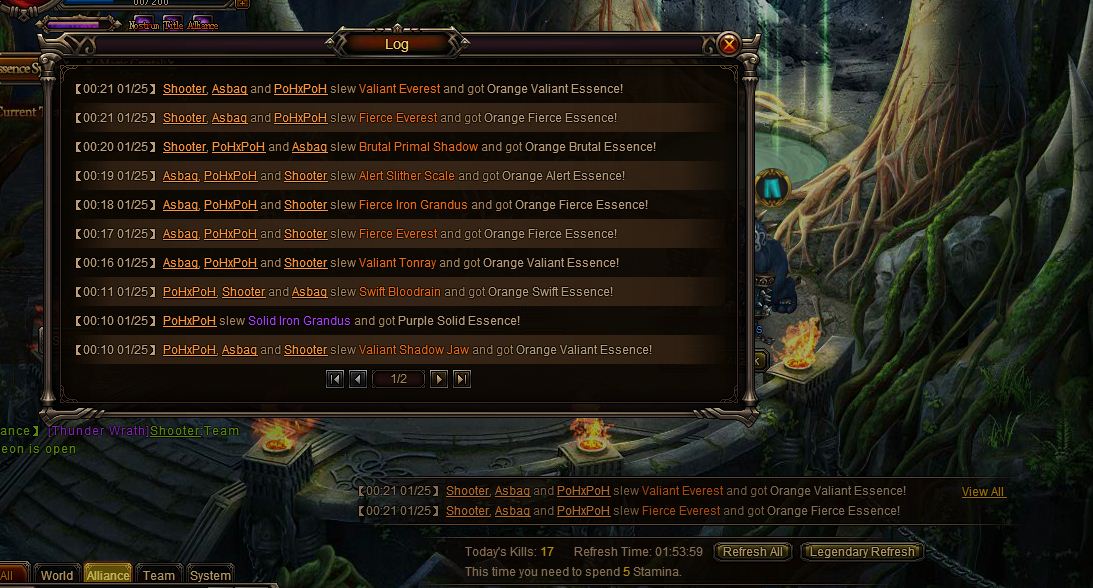Open Shooter's name in chat message

coord(175,431)
